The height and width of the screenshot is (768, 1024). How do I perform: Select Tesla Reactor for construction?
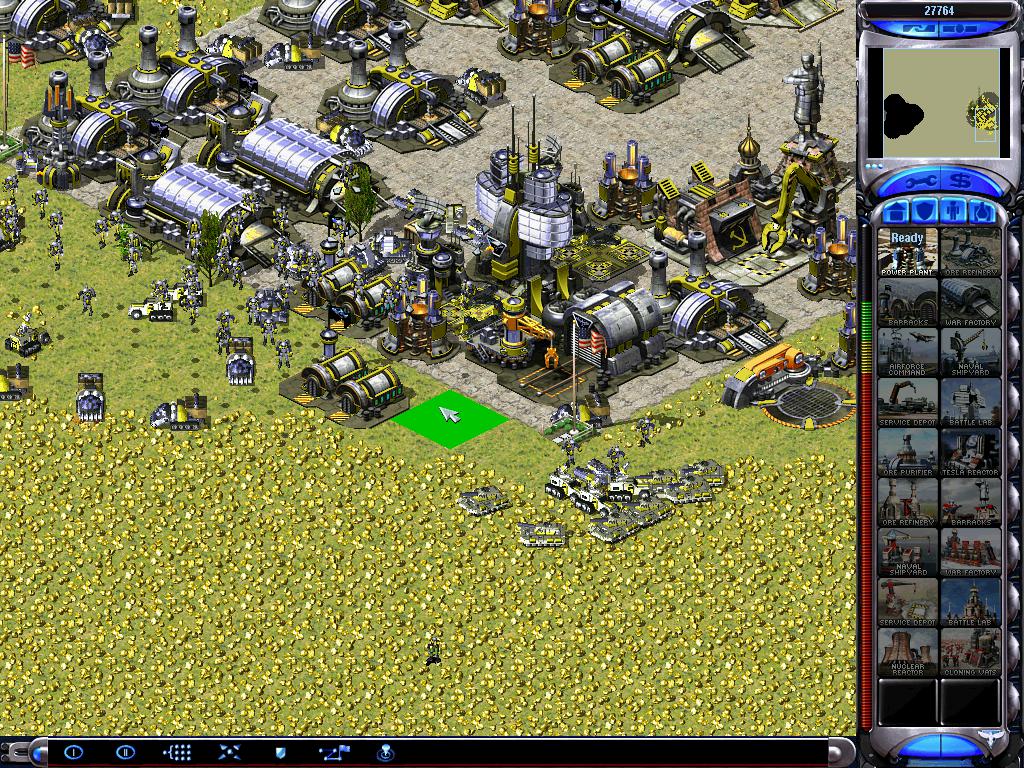click(x=970, y=452)
